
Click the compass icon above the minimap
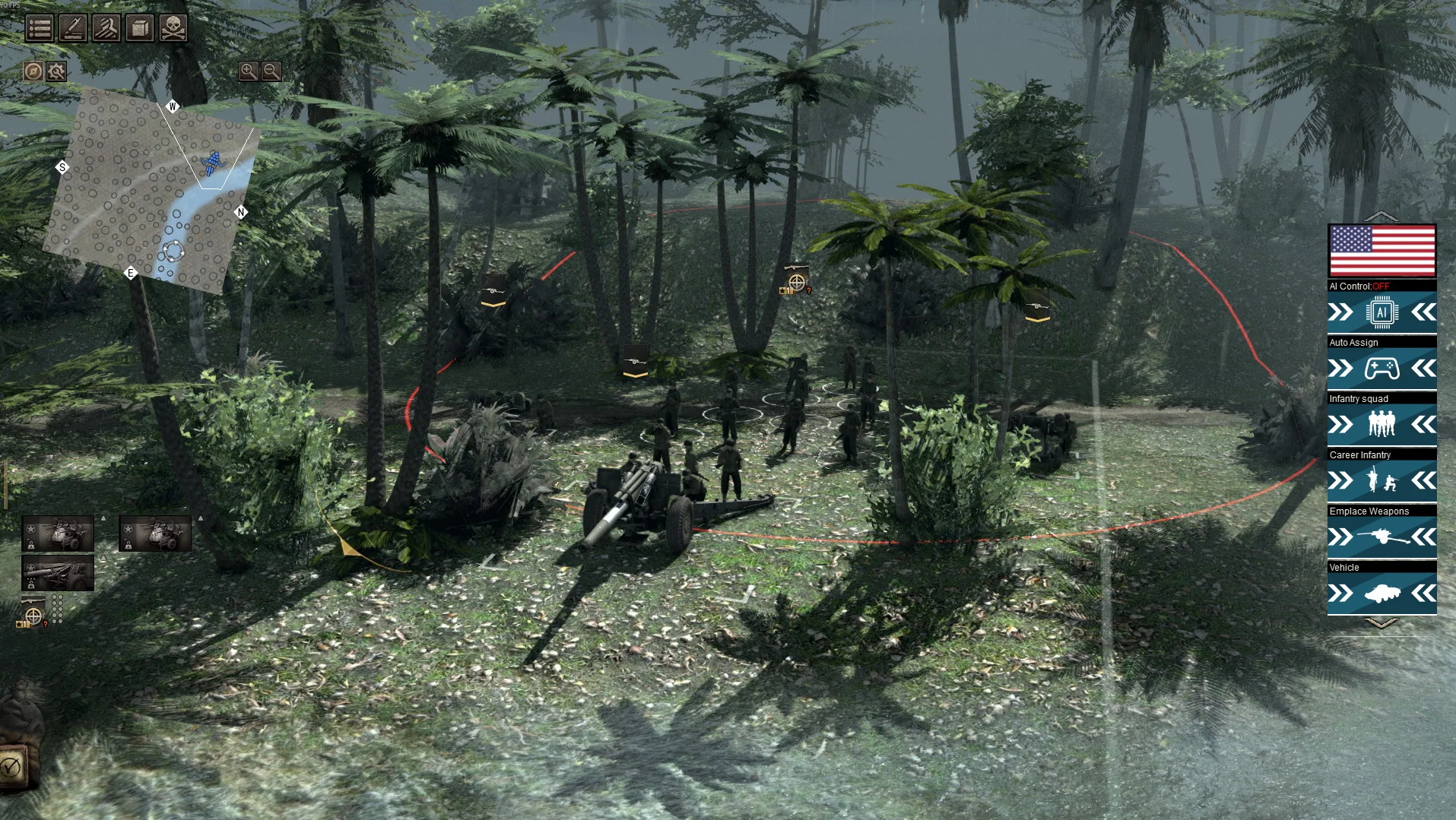click(x=33, y=71)
